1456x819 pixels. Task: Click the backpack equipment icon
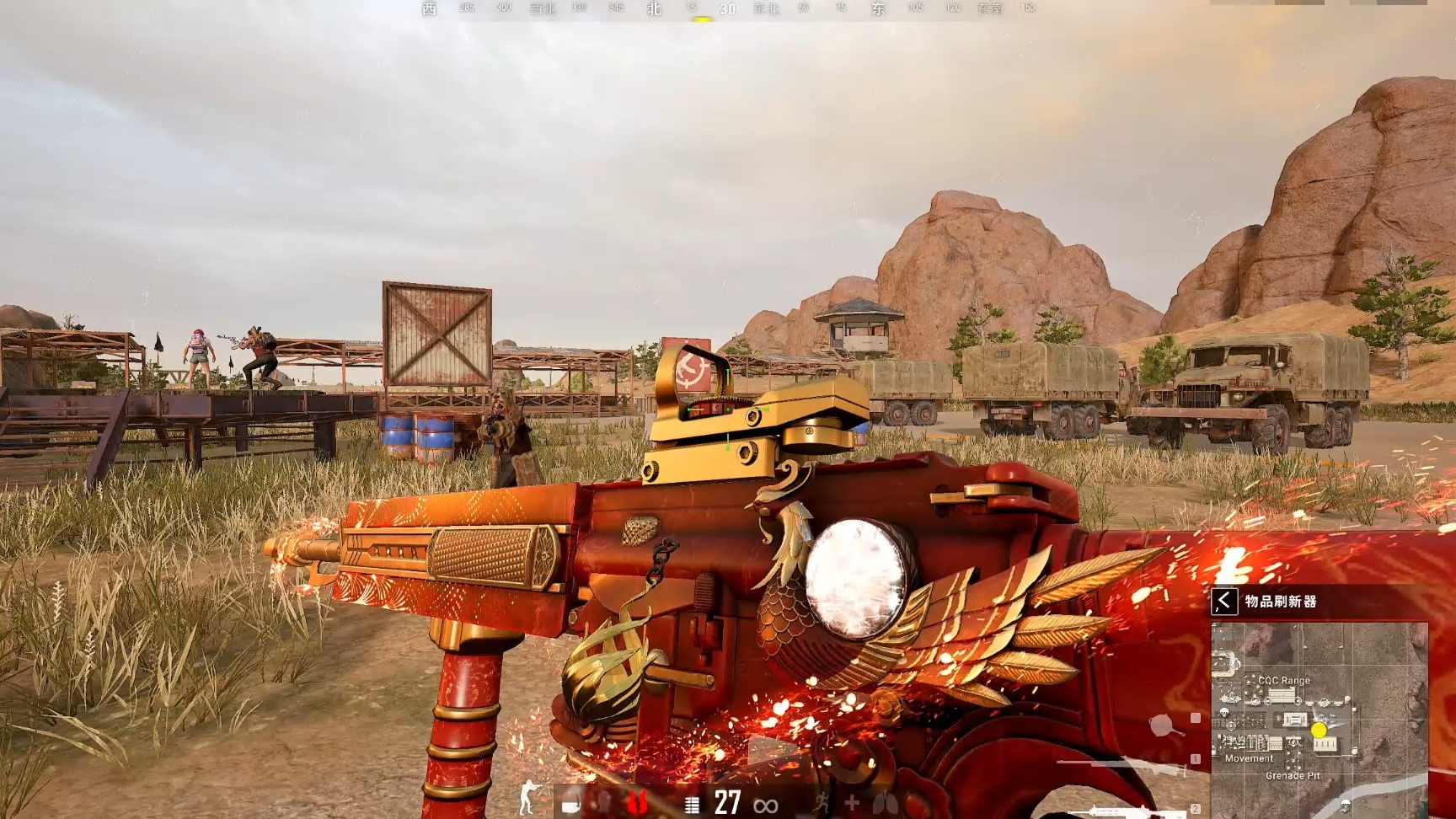click(603, 803)
